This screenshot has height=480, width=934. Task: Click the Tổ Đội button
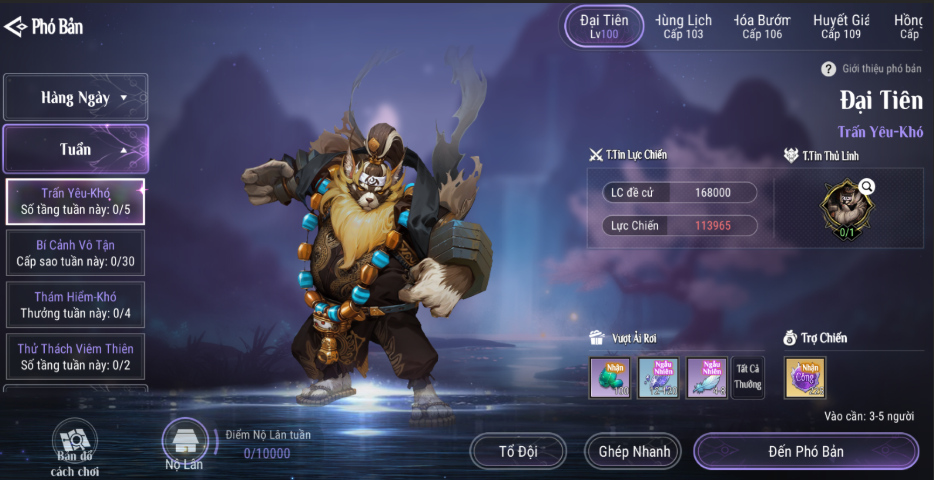518,452
